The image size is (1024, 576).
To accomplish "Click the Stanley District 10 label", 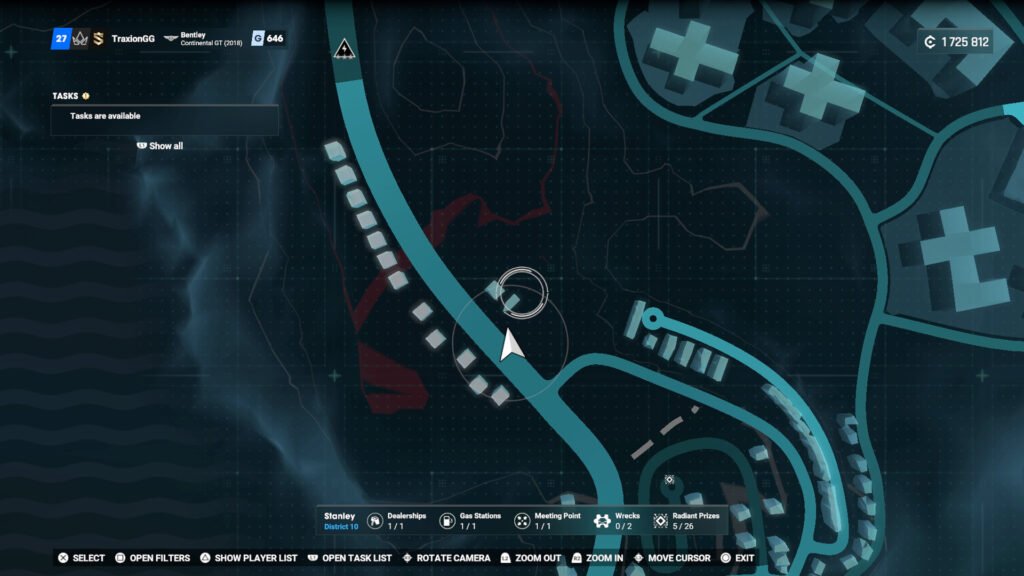I will click(x=340, y=521).
